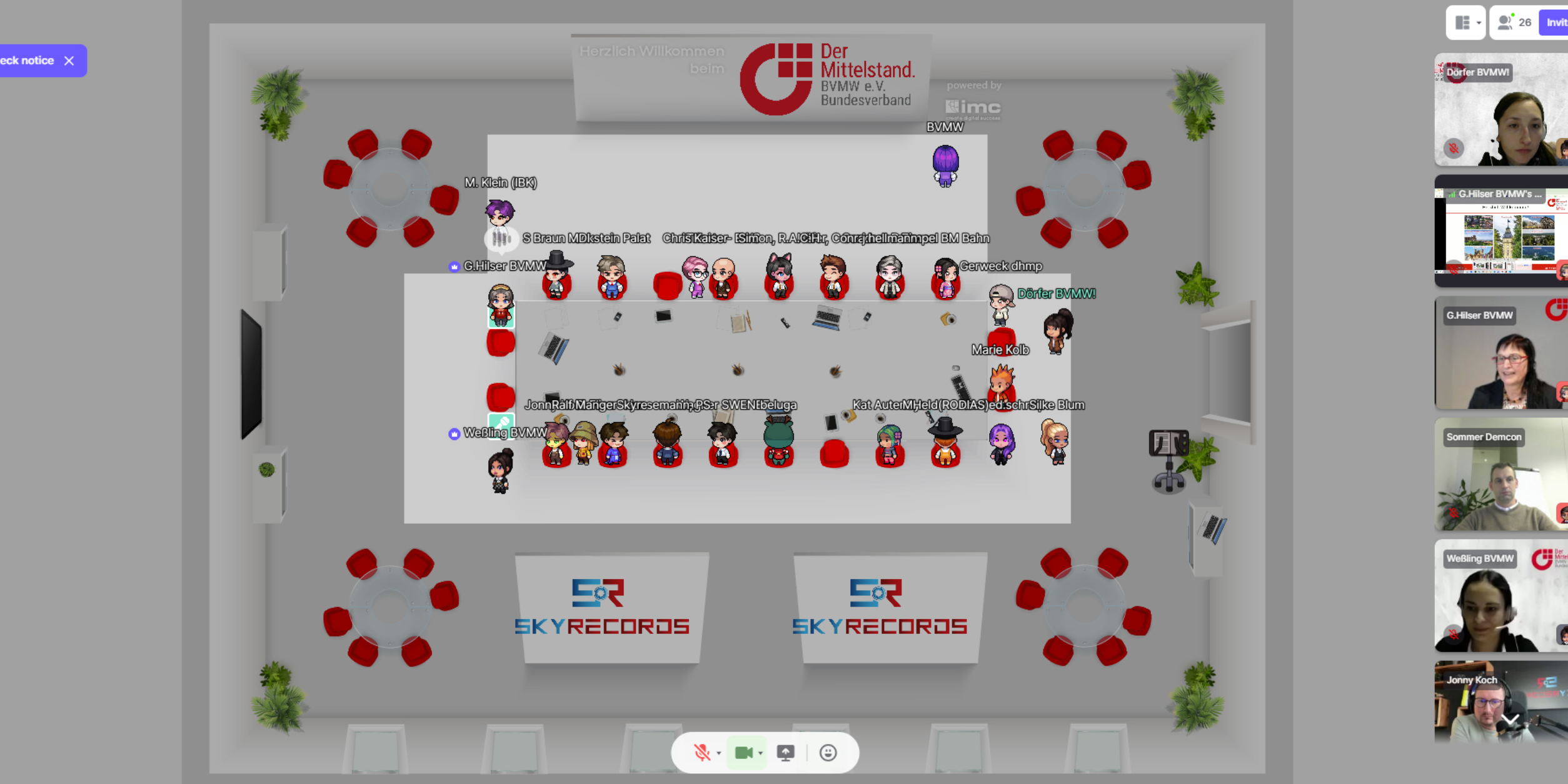Open the video layout dropdown
Screen dimensions: 1568x784
coord(1467,23)
